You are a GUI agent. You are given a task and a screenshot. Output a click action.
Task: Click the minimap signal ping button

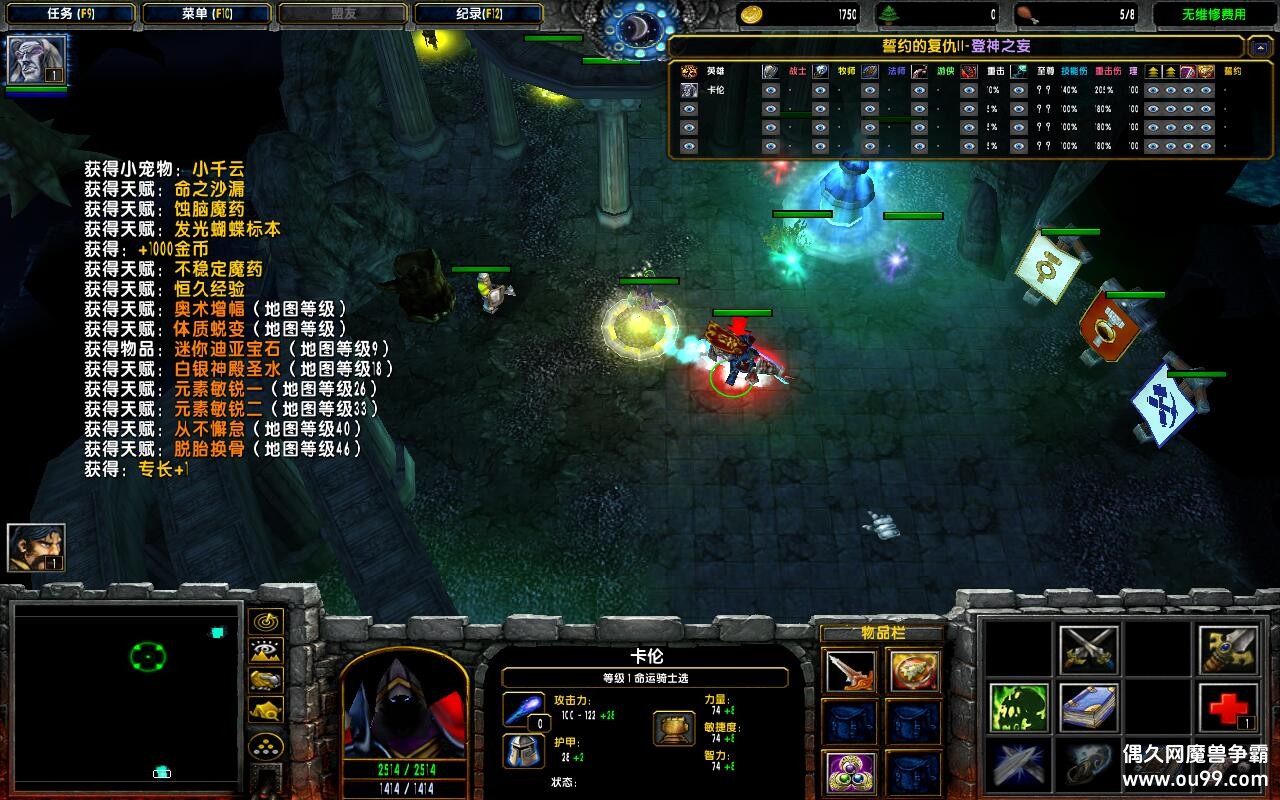[265, 622]
